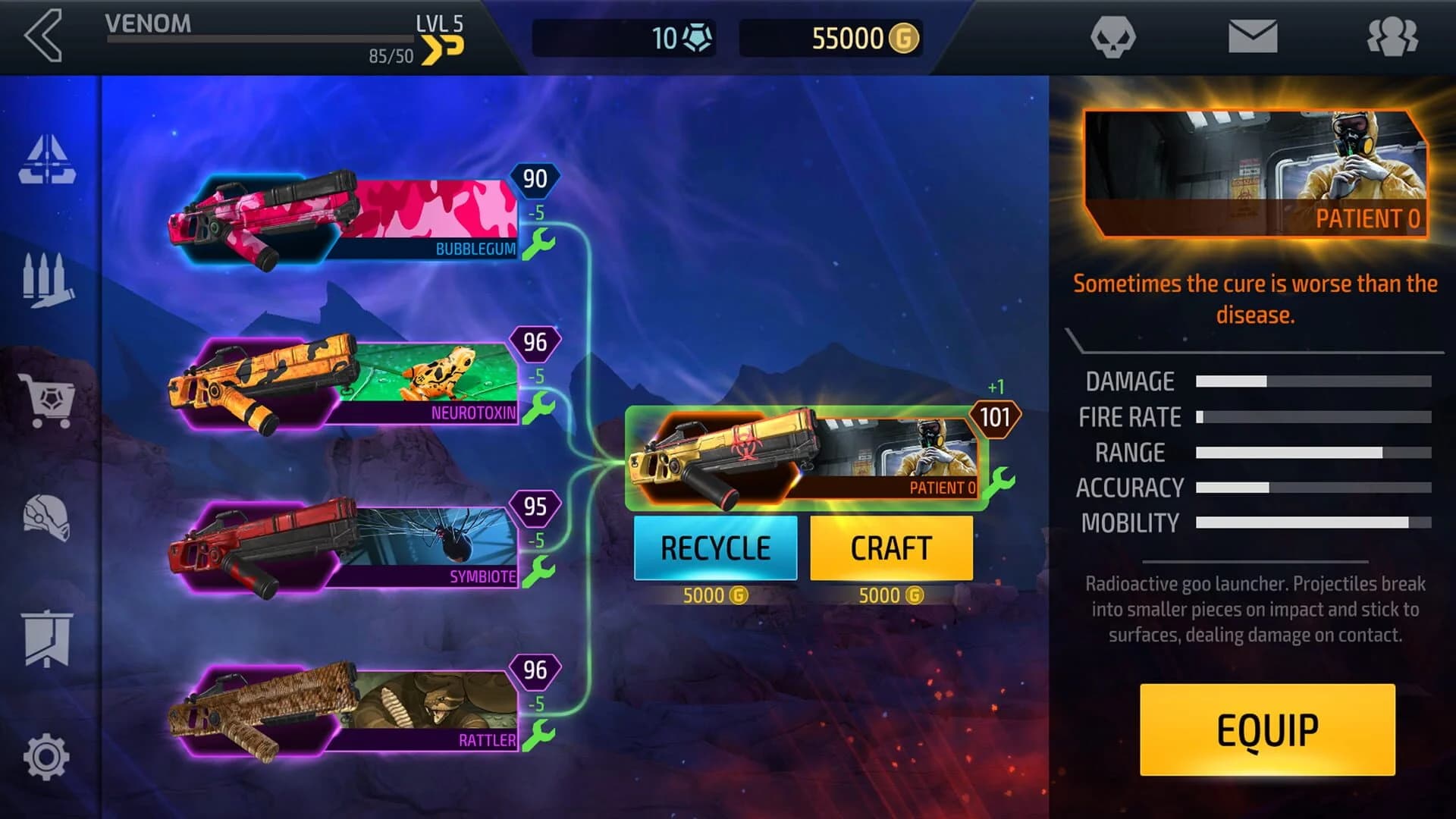The height and width of the screenshot is (819, 1456).
Task: Click the Patient 0 preview image
Action: tap(1255, 168)
